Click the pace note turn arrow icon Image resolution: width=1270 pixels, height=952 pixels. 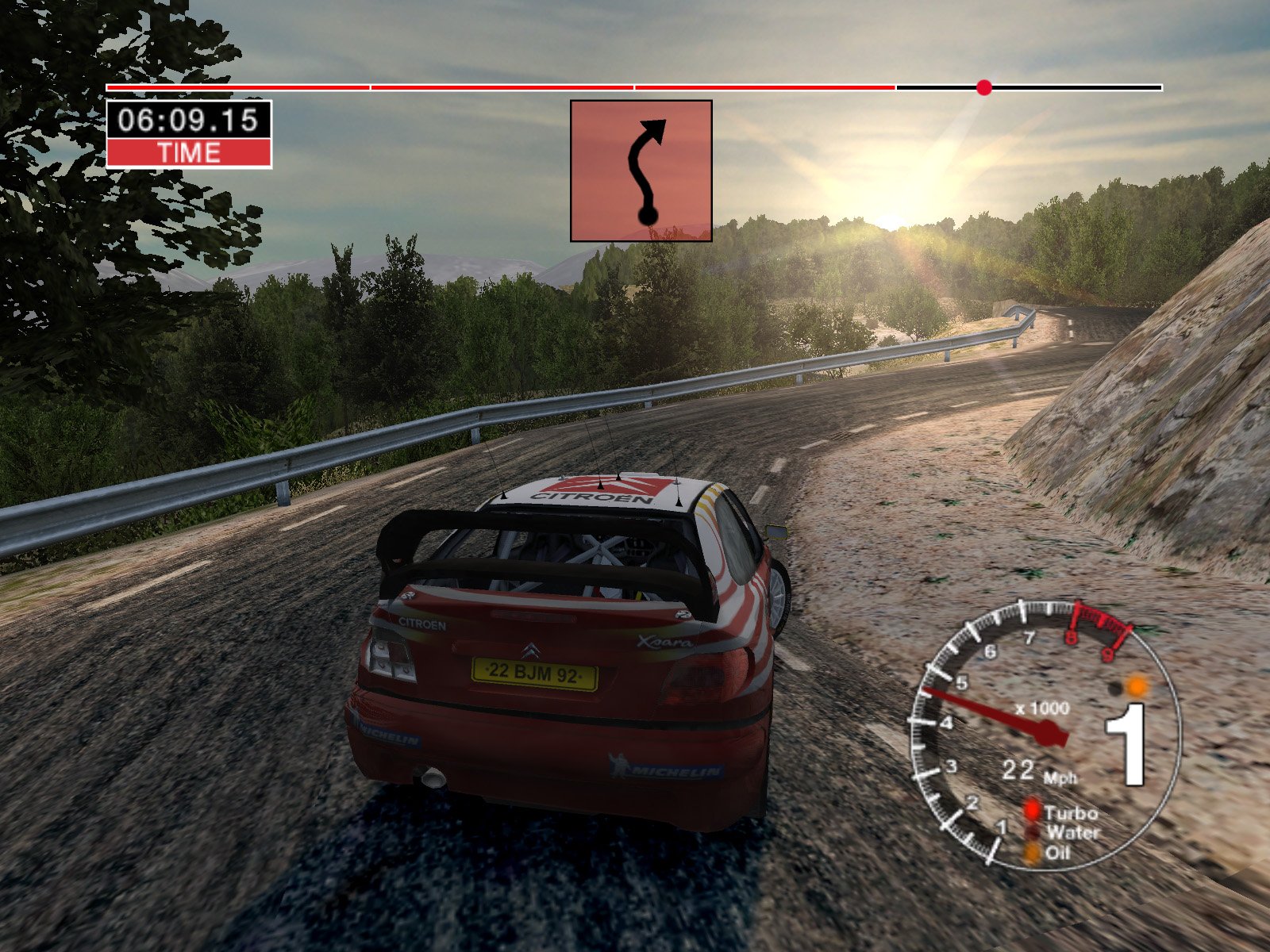click(x=641, y=171)
